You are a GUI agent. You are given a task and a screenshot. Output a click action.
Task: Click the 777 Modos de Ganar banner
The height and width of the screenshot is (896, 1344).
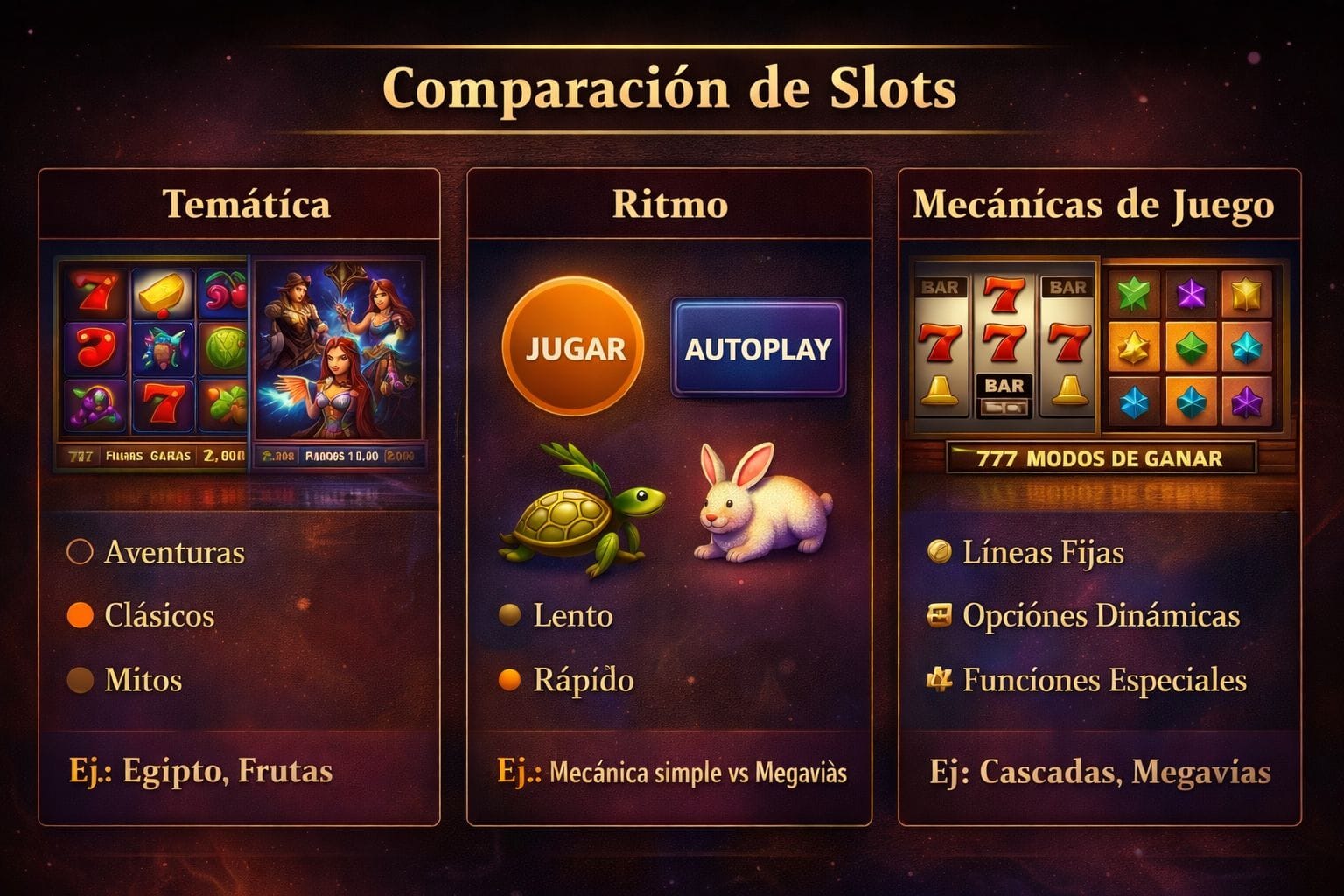point(1100,458)
